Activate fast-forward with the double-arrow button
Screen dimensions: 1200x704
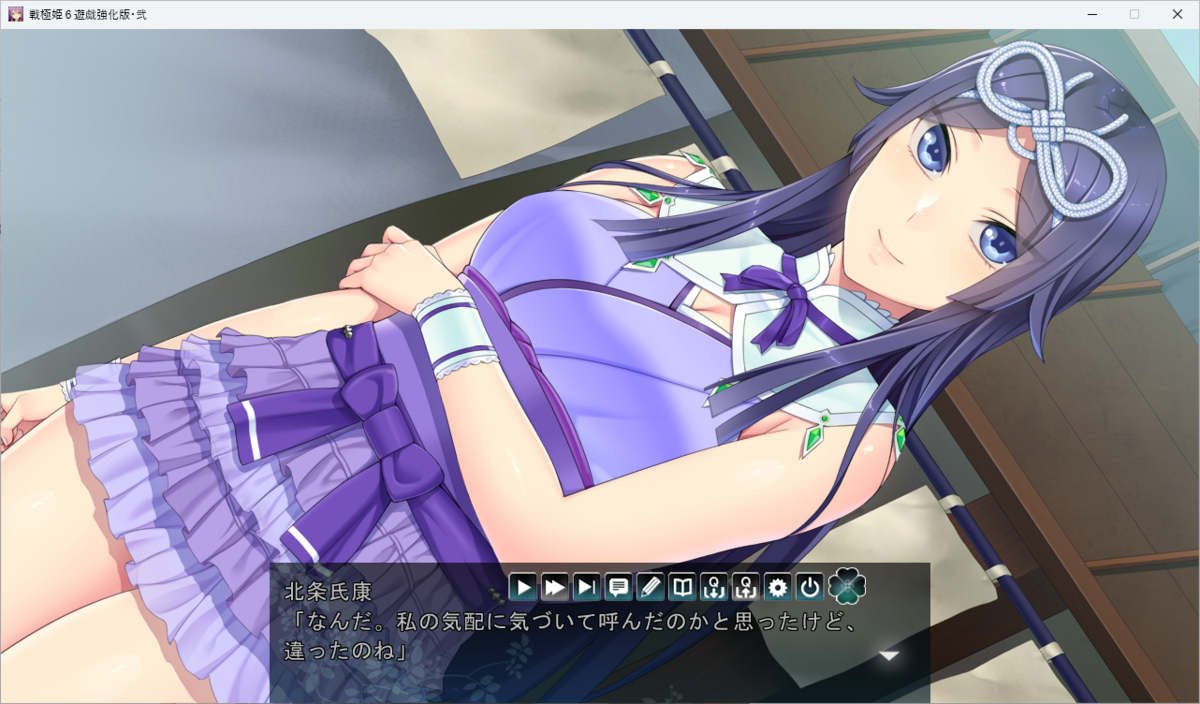[x=555, y=587]
